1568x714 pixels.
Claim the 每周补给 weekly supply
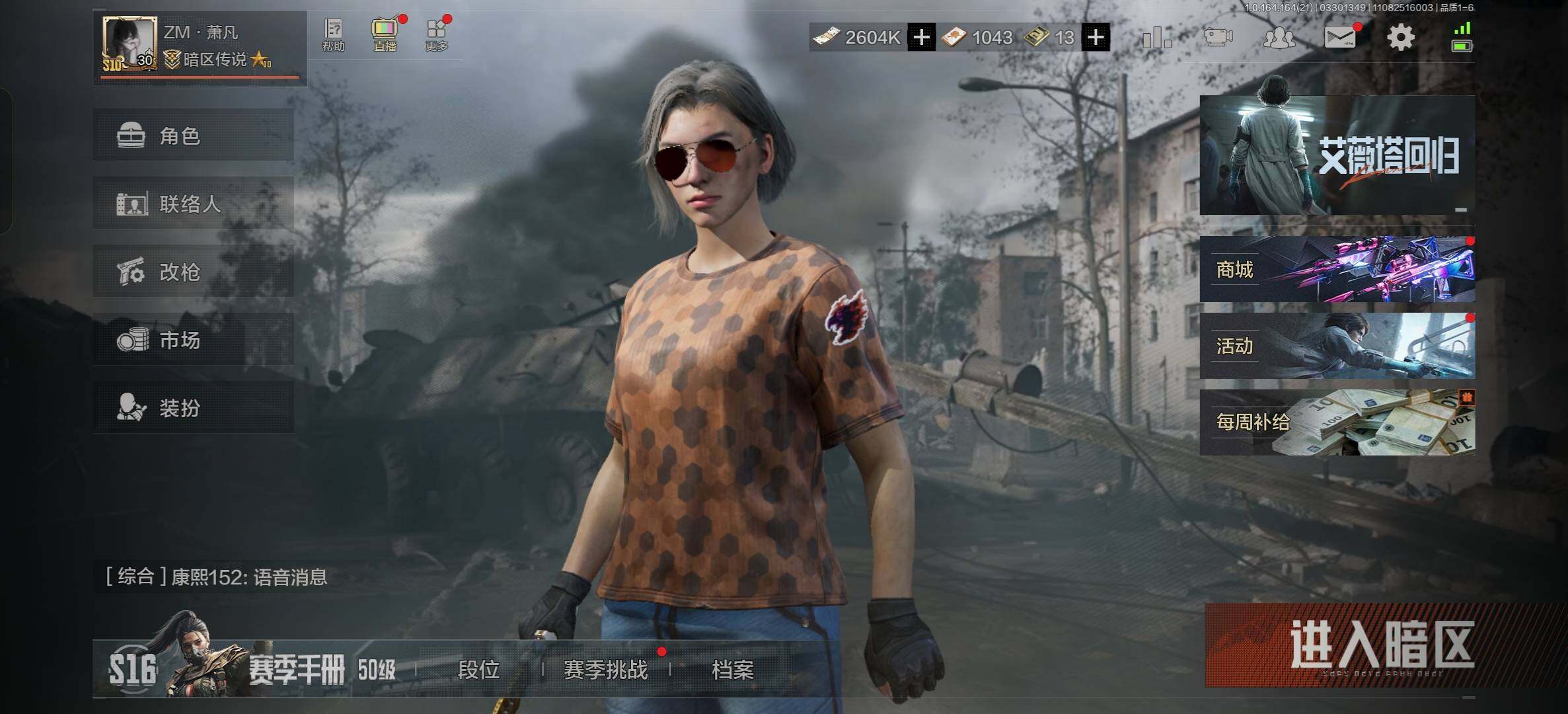click(1337, 422)
